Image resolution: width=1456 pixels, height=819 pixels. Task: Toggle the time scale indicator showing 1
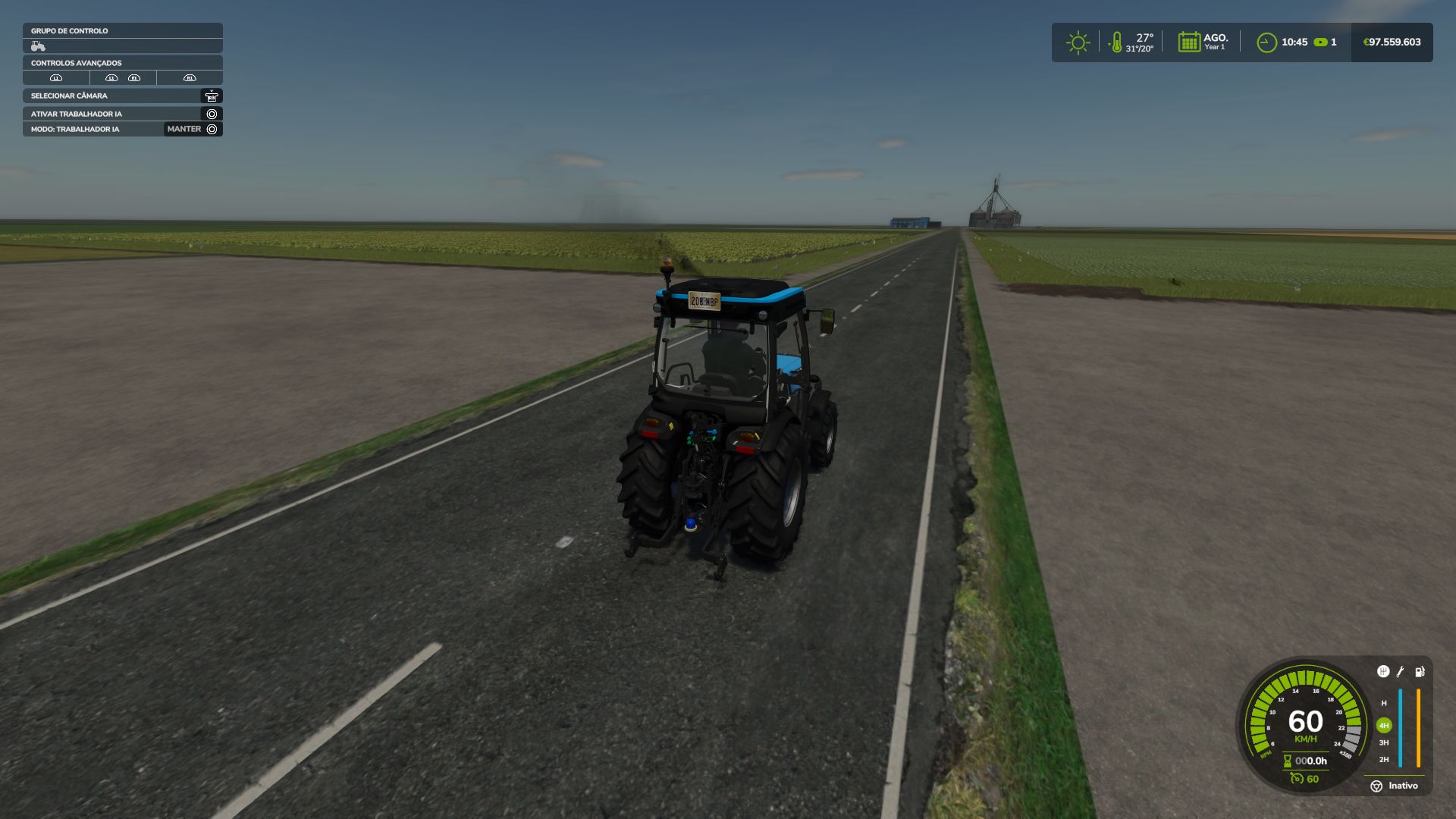[1327, 42]
